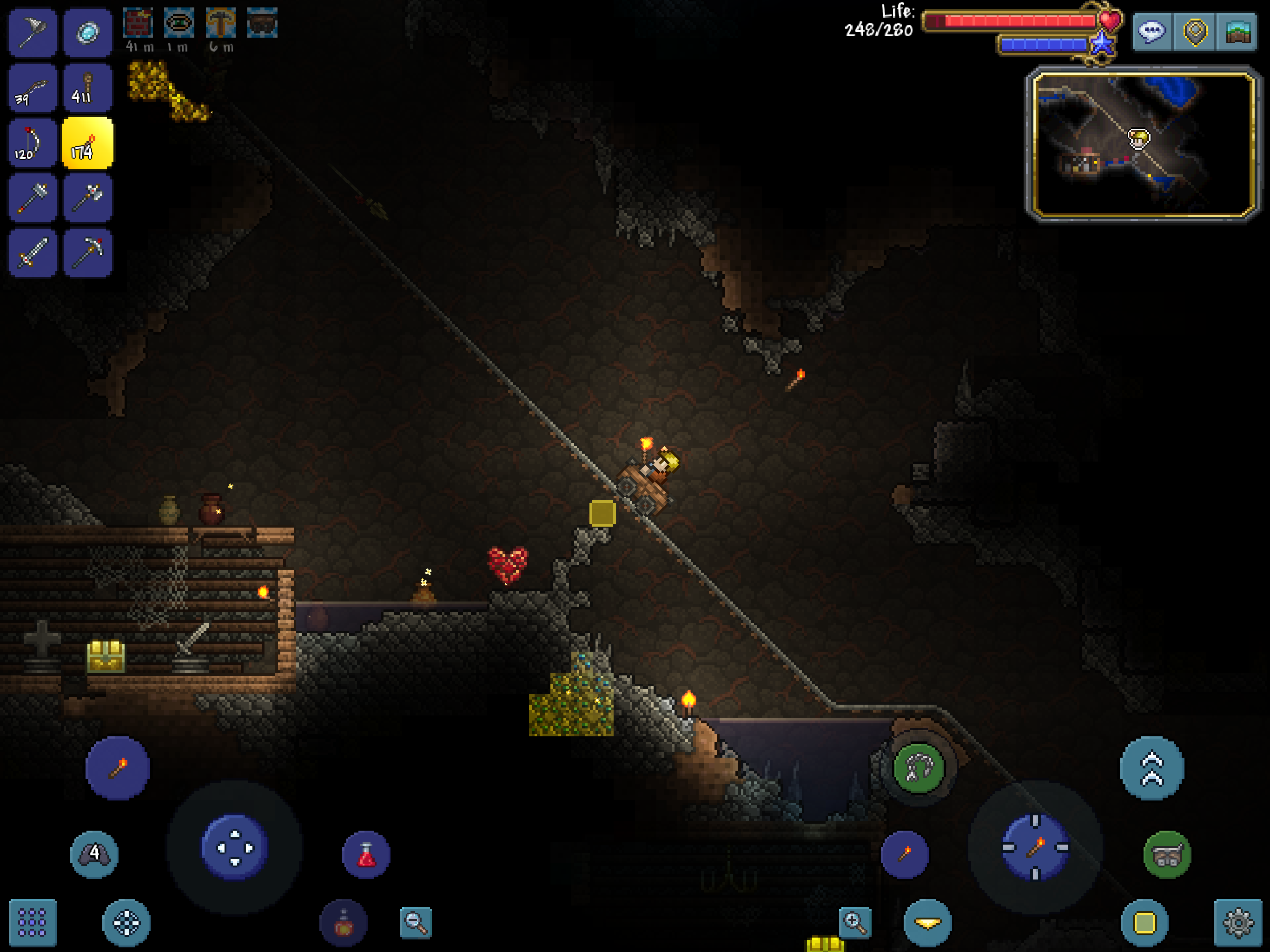
Task: Select the torch from the hotbar
Action: point(88,144)
